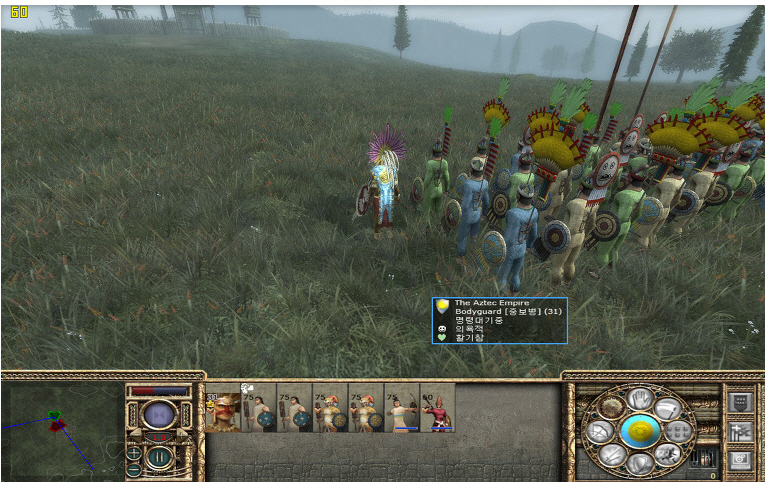Click the crossed swords command icon
This screenshot has height=488, width=772.
tap(612, 455)
